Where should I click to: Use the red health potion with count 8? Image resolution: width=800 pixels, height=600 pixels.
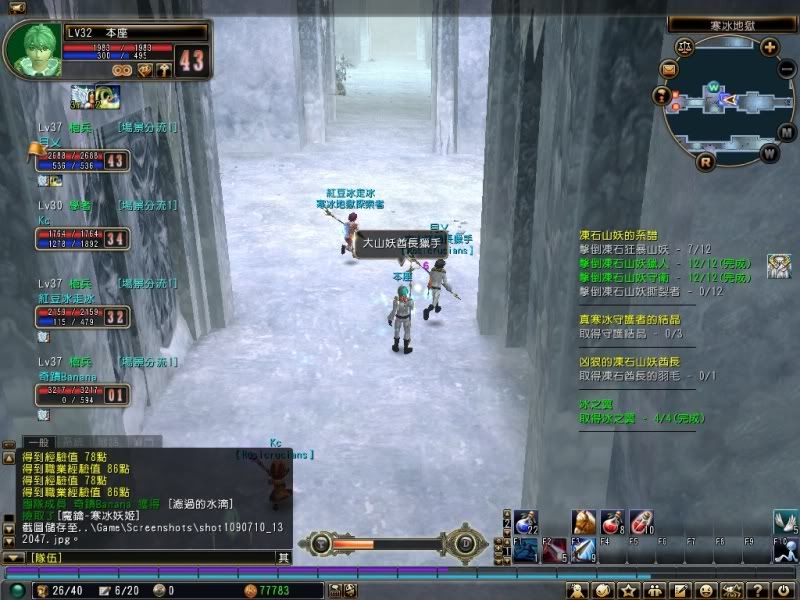[x=612, y=521]
